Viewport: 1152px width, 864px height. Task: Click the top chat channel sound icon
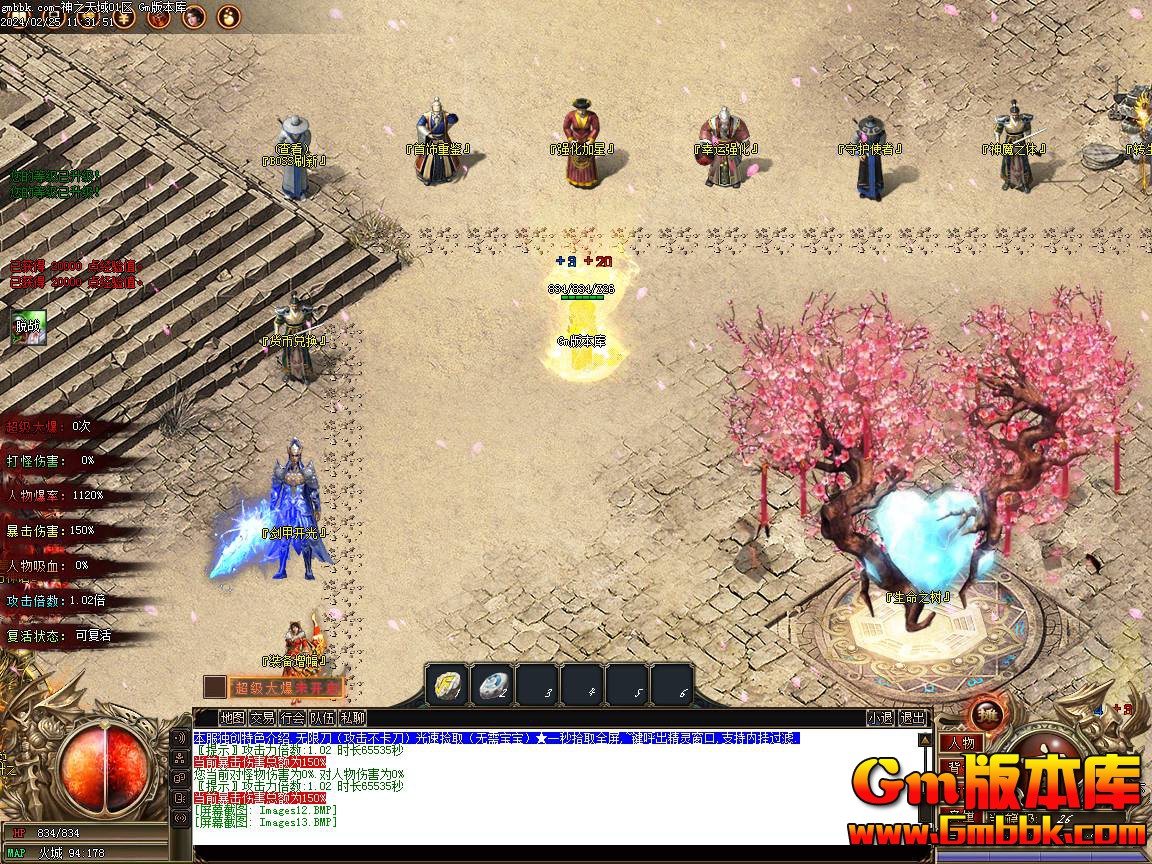pos(180,738)
